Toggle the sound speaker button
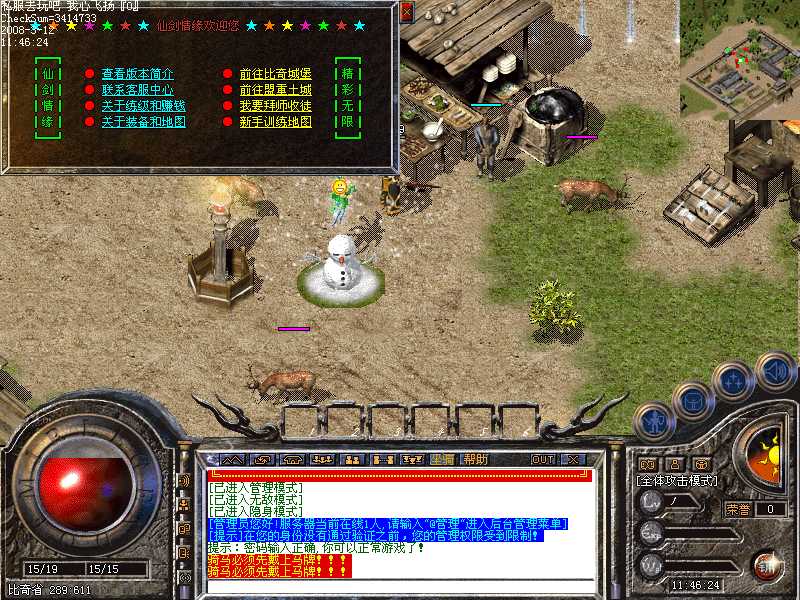This screenshot has width=800, height=600. pos(776,372)
